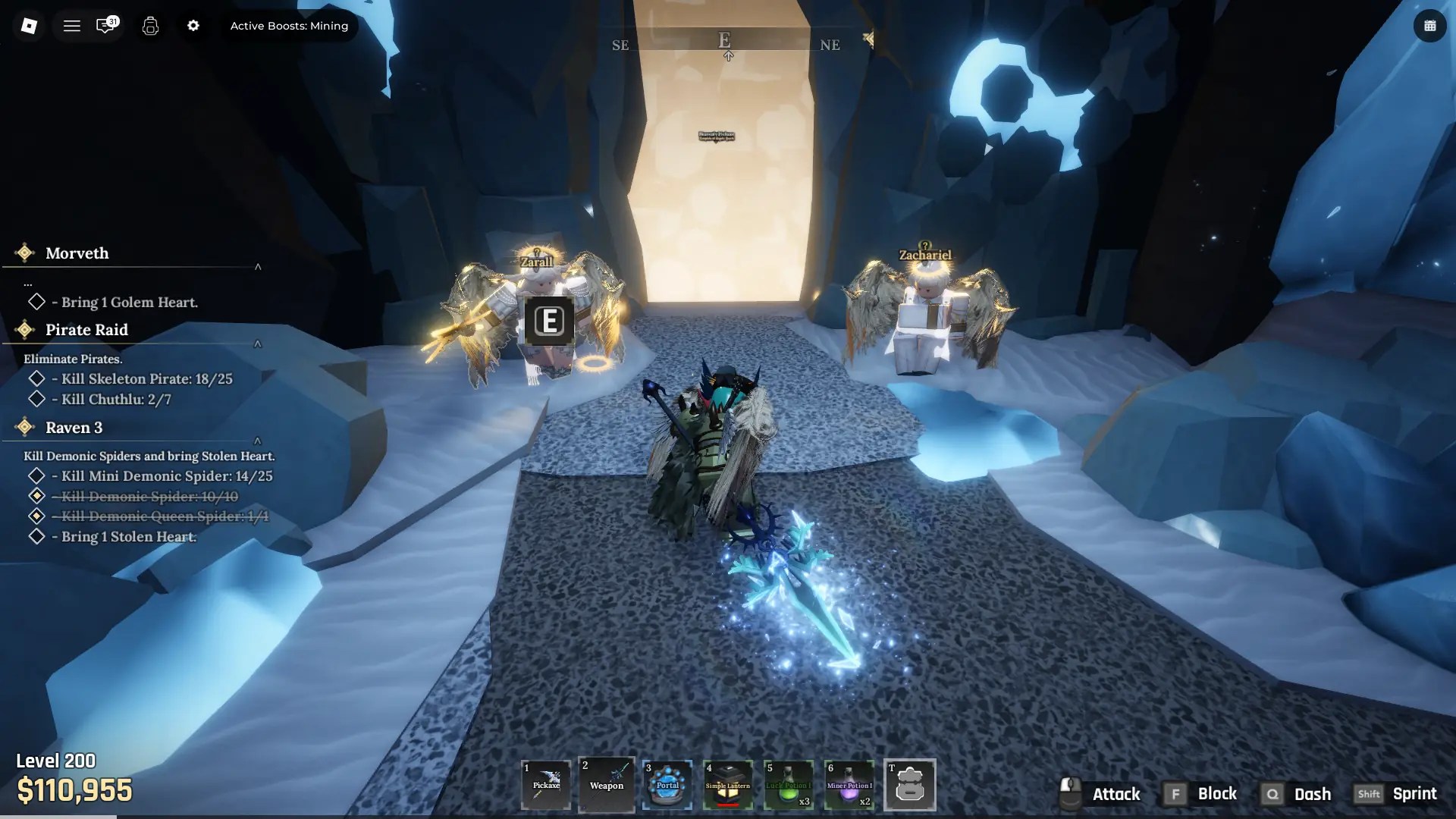
Task: Toggle the Bring 1 Golem Heart objective diamond
Action: pyautogui.click(x=36, y=302)
